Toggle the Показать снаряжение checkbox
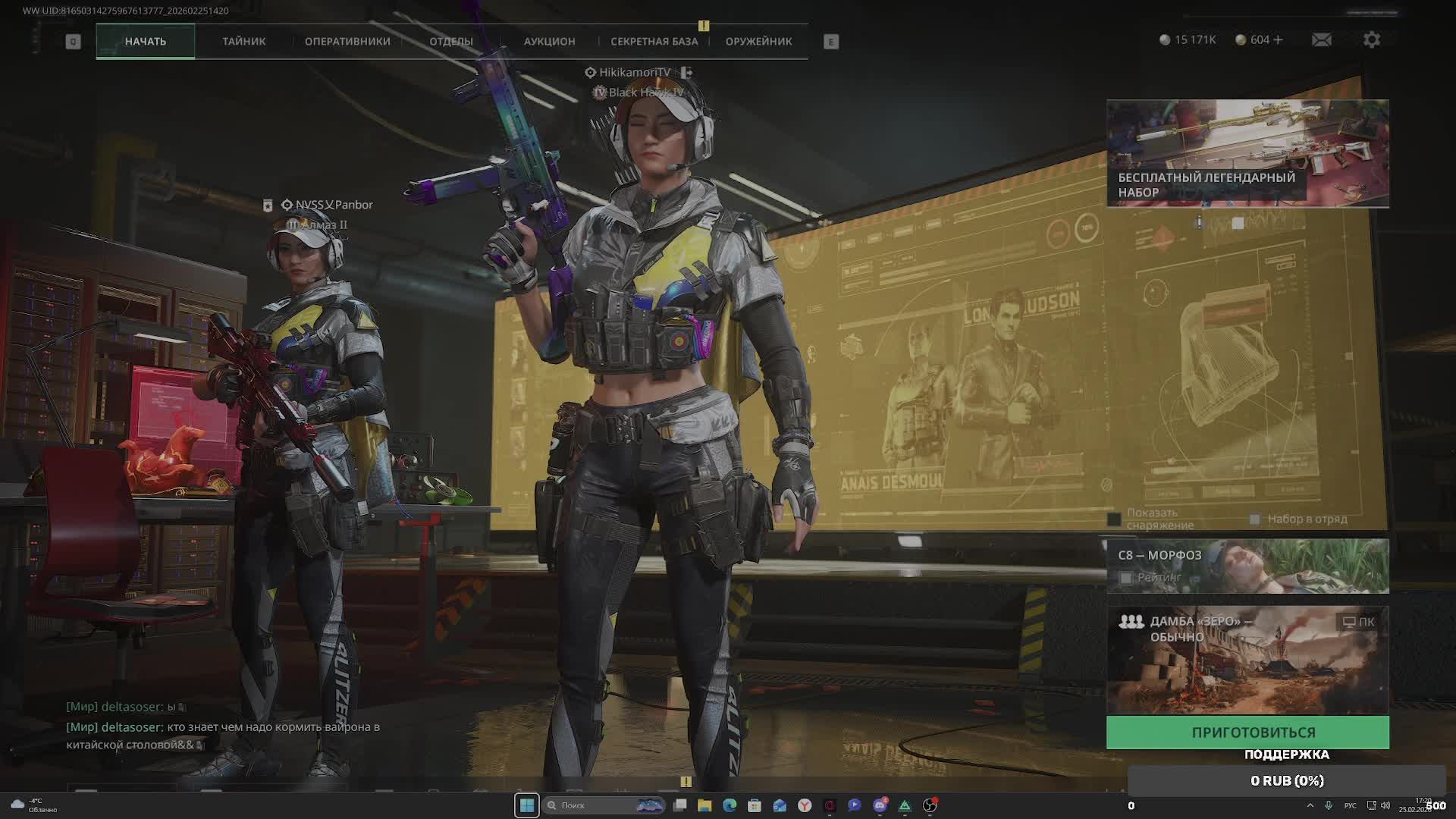This screenshot has width=1456, height=819. (1114, 519)
